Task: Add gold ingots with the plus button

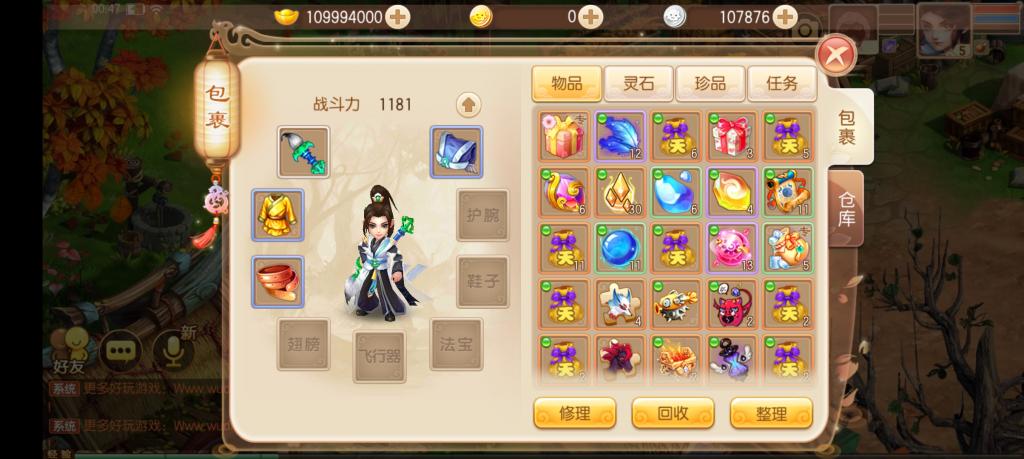Action: [398, 17]
